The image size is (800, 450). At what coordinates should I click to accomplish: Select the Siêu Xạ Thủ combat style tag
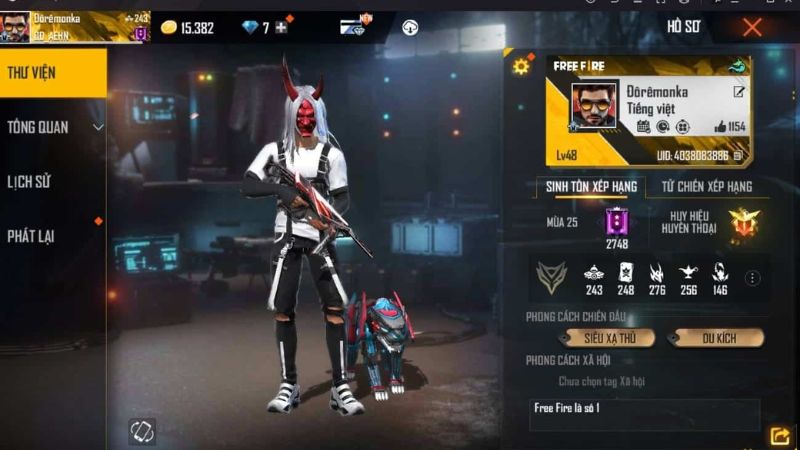[x=609, y=338]
